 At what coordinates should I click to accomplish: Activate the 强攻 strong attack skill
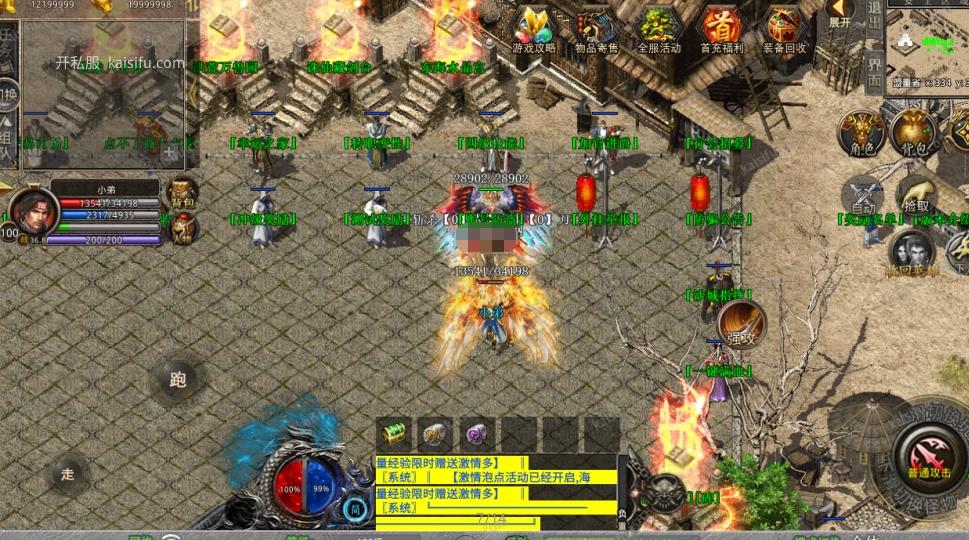(741, 325)
